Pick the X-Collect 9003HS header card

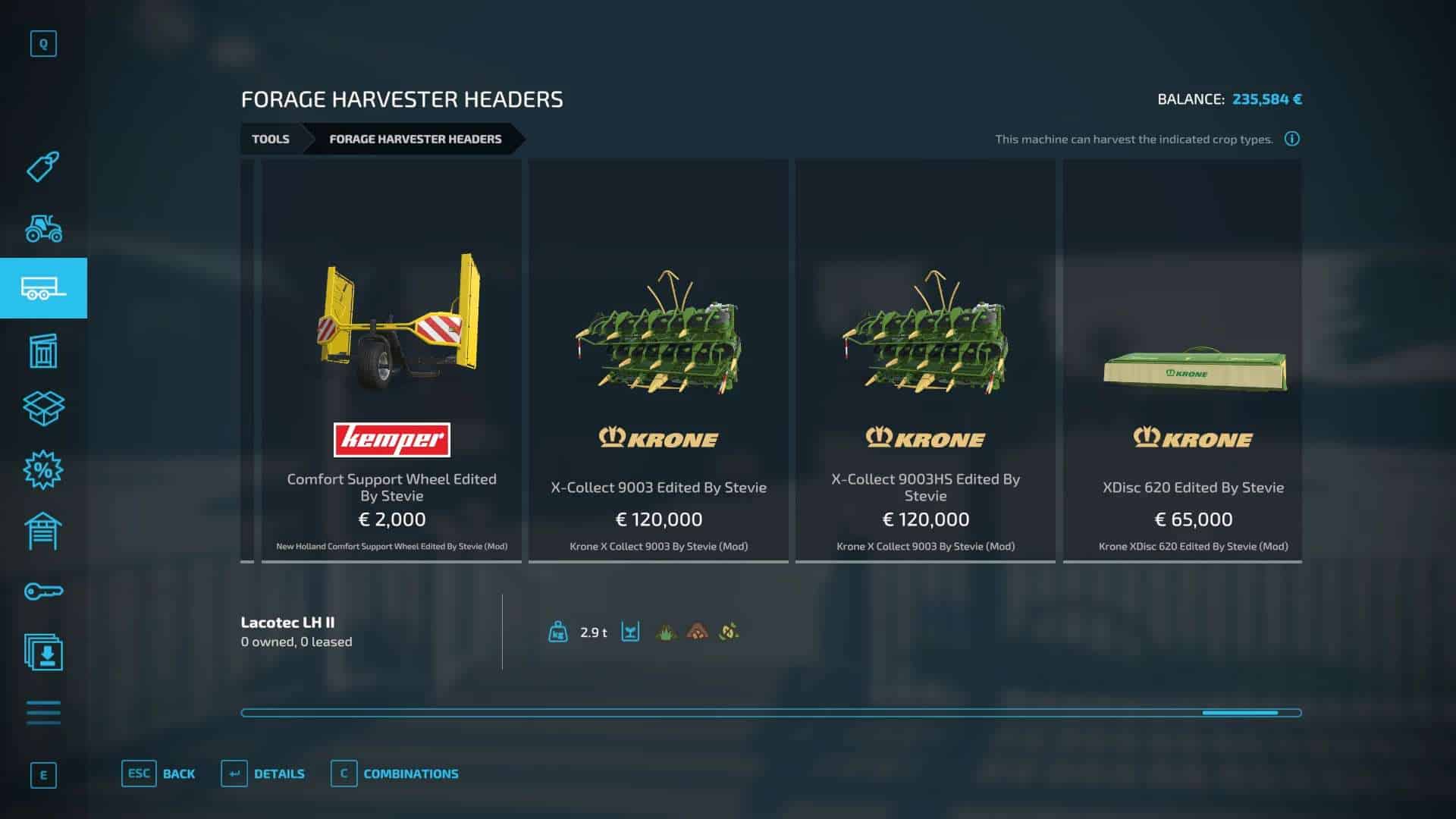[925, 360]
